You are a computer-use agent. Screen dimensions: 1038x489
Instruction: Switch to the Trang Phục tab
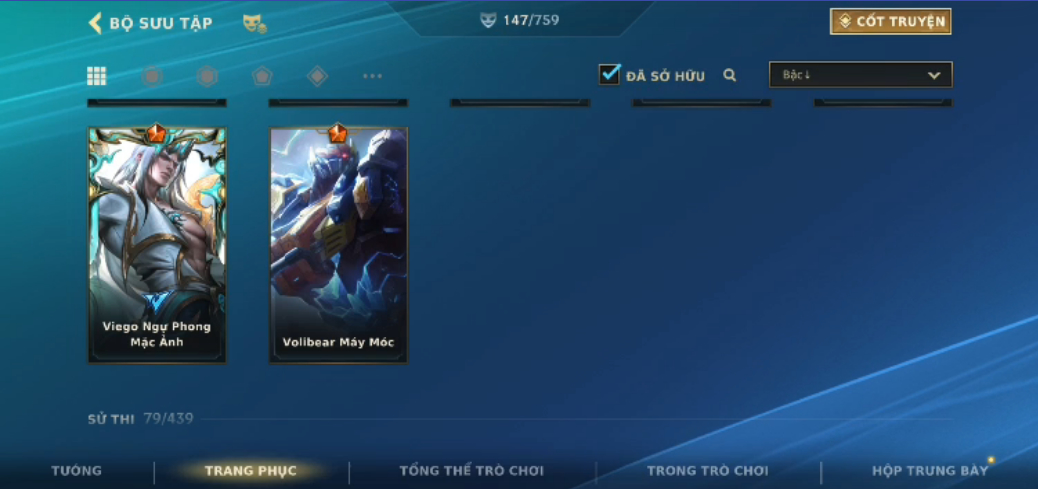coord(251,471)
